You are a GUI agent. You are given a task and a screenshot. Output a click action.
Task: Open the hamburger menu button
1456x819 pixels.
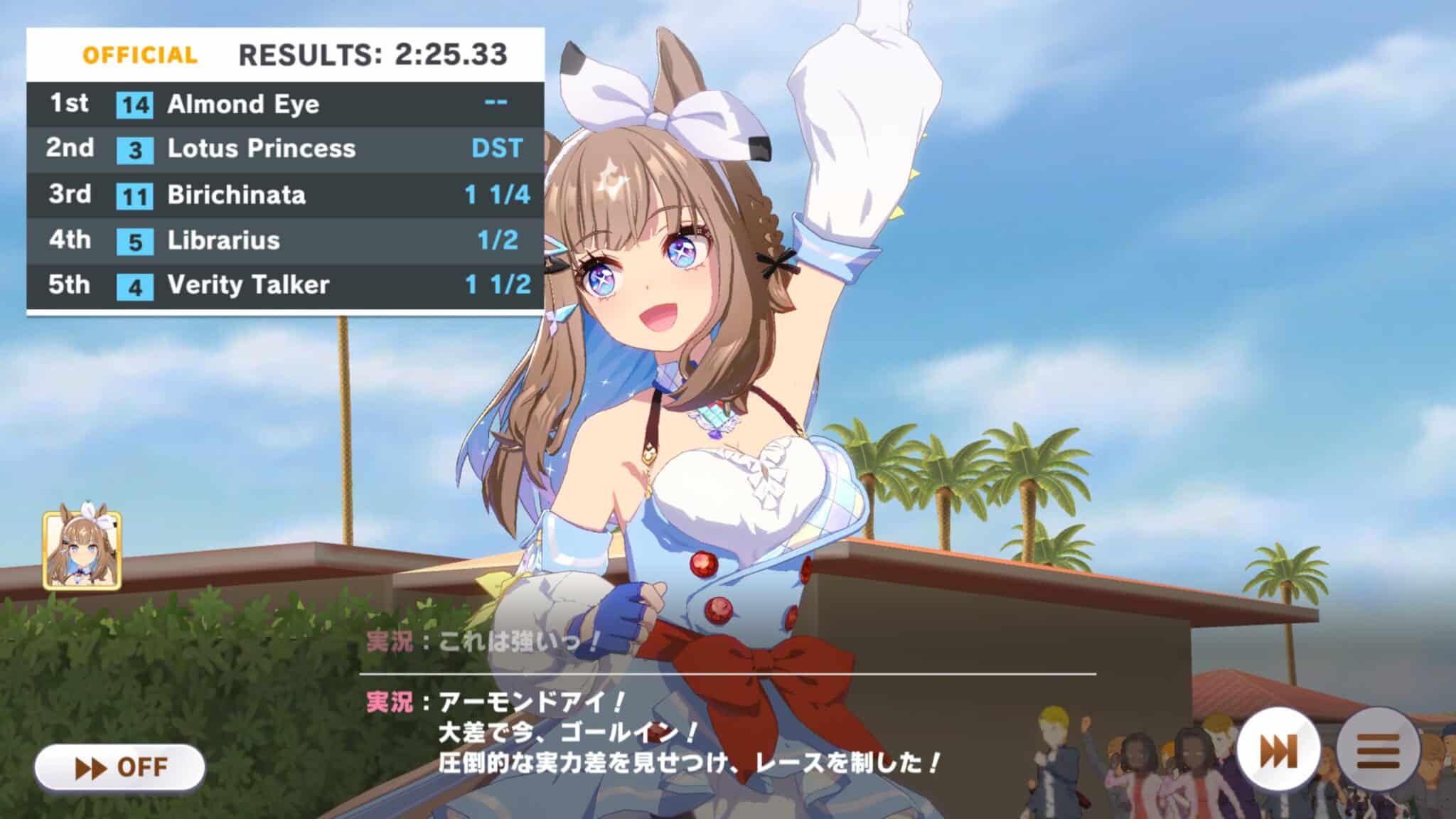[x=1378, y=751]
